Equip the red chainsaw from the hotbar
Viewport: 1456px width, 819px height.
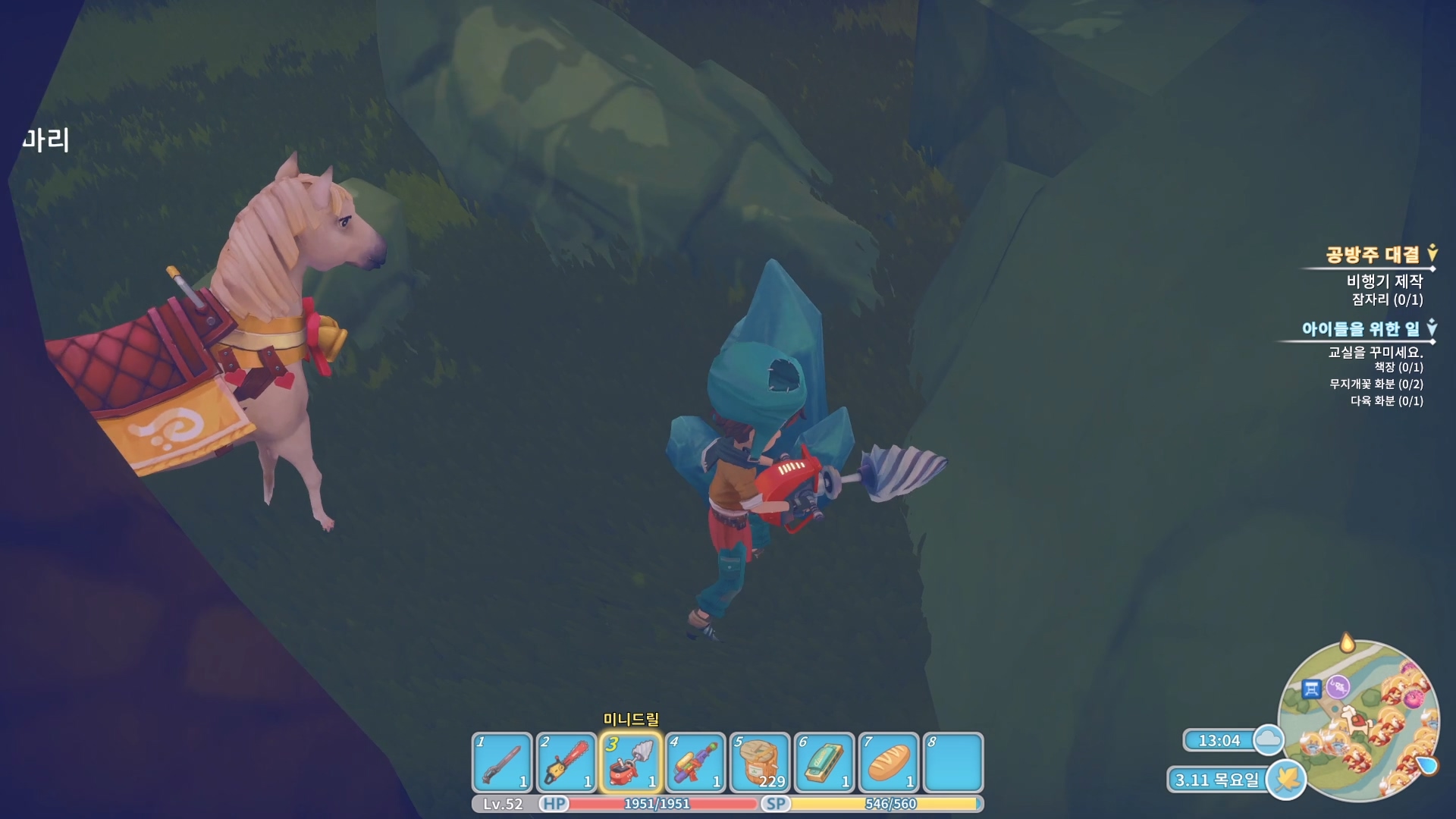point(566,762)
